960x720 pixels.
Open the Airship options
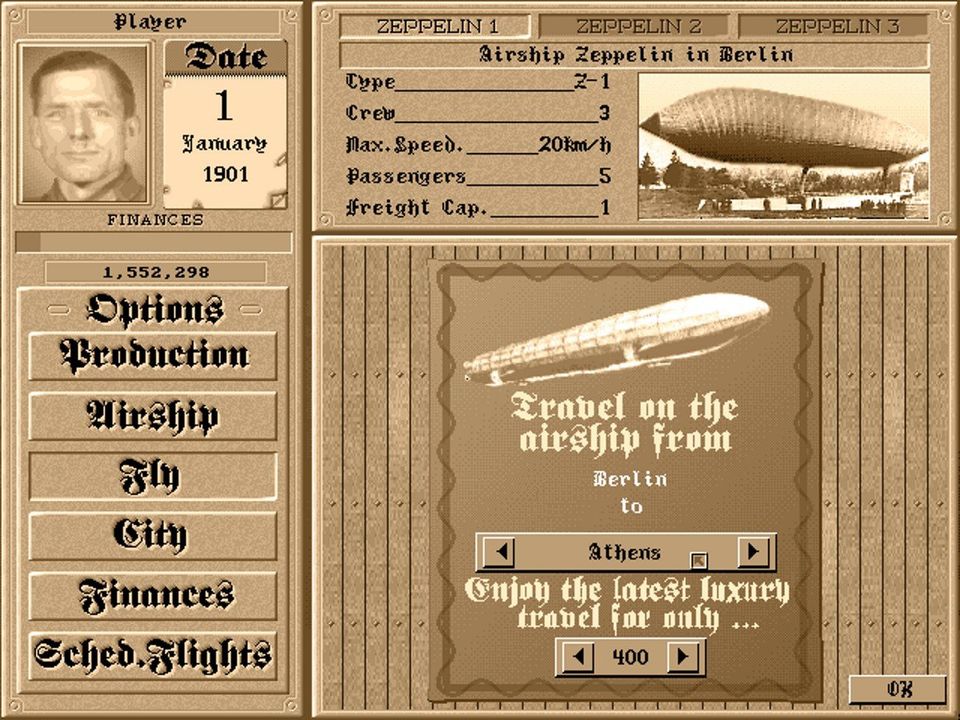point(153,416)
